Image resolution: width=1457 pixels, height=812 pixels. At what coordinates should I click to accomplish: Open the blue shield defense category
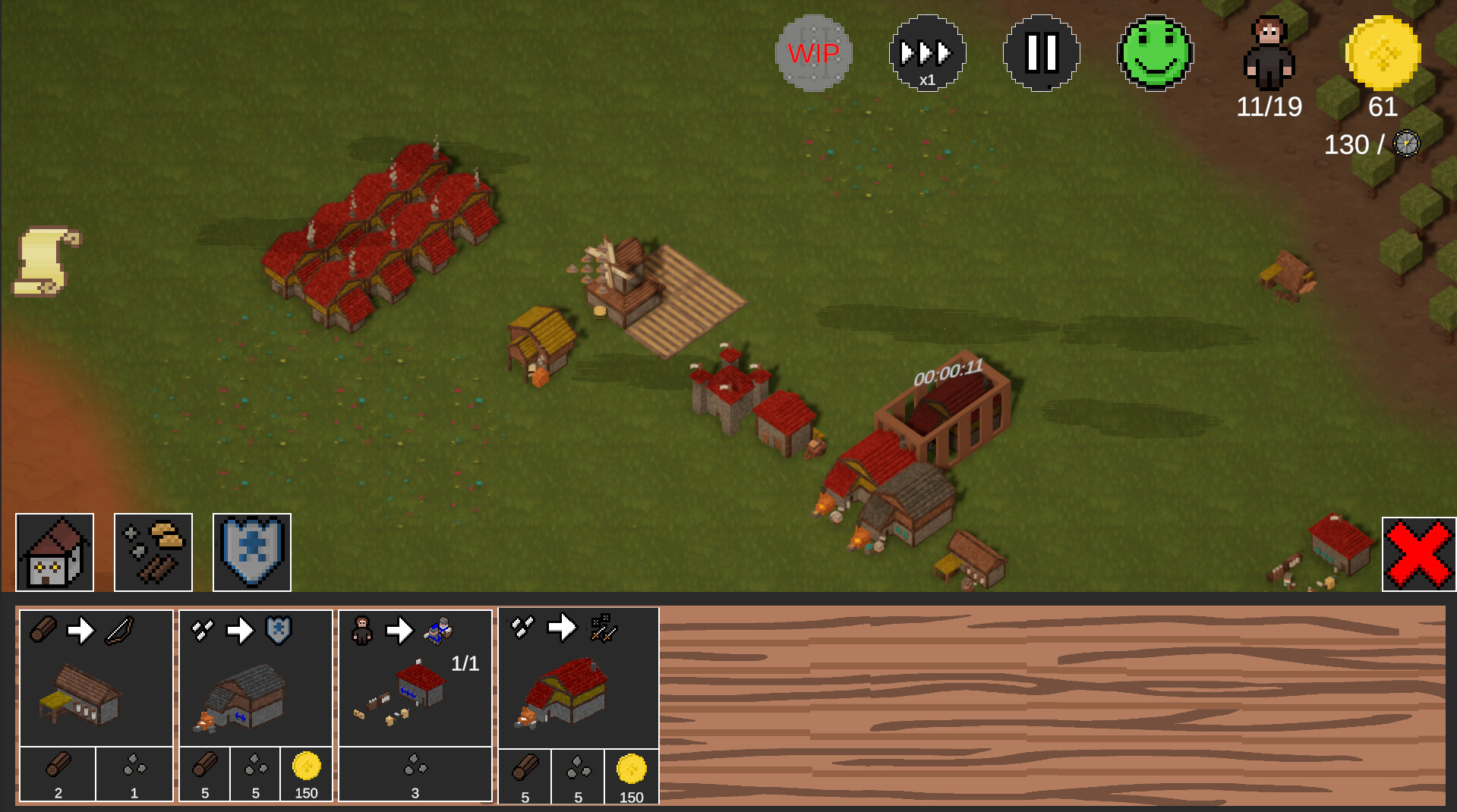[x=251, y=552]
